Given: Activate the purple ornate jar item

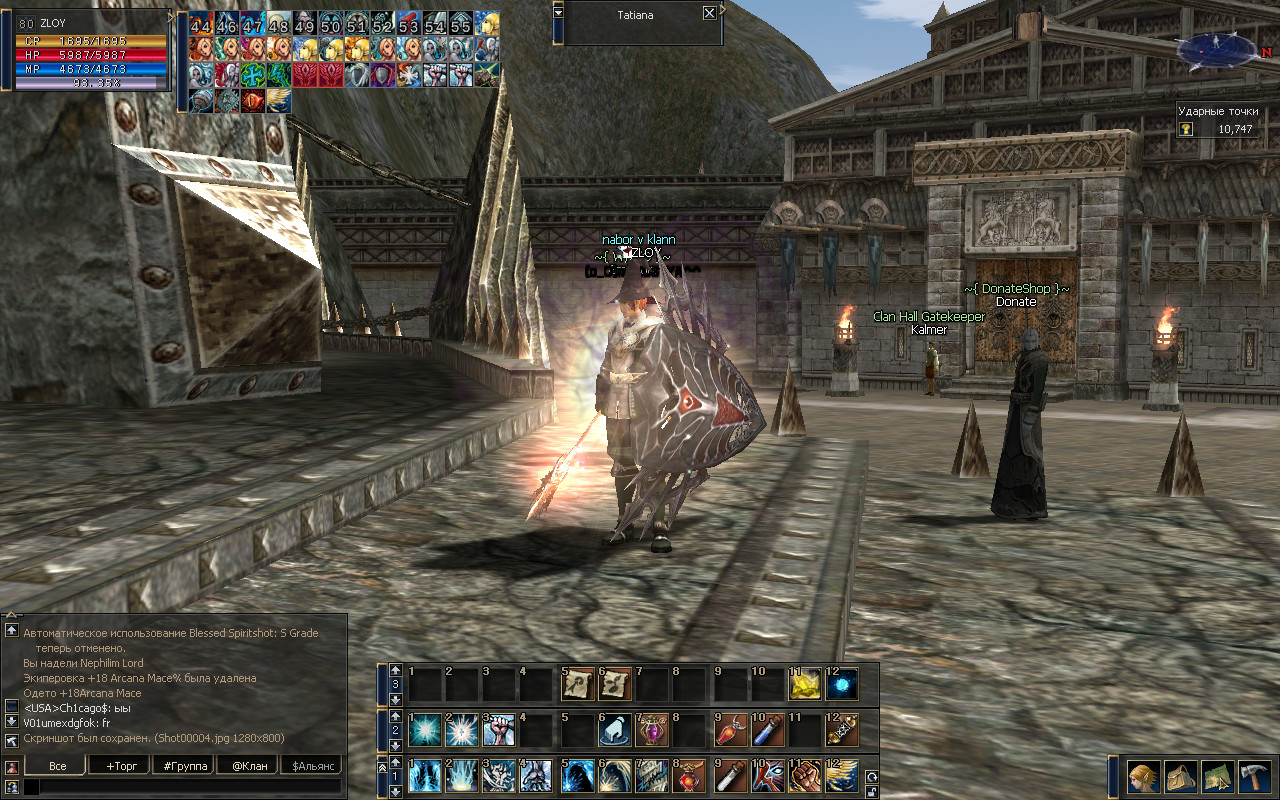Looking at the screenshot, I should coord(654,730).
